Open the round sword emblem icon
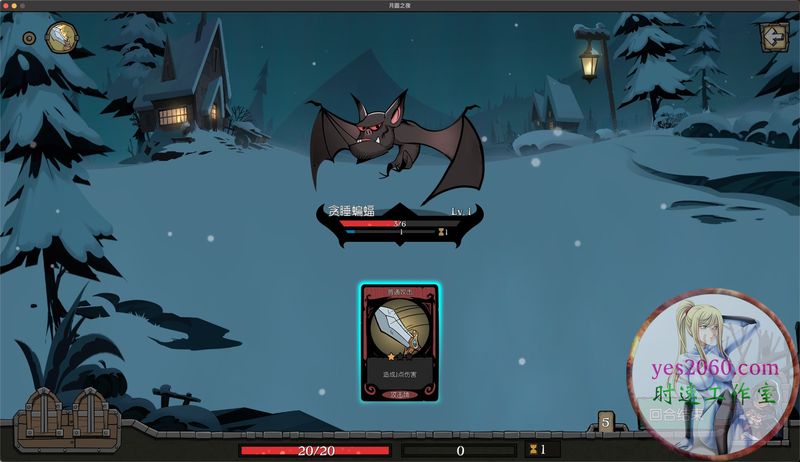The image size is (800, 462). (x=62, y=38)
